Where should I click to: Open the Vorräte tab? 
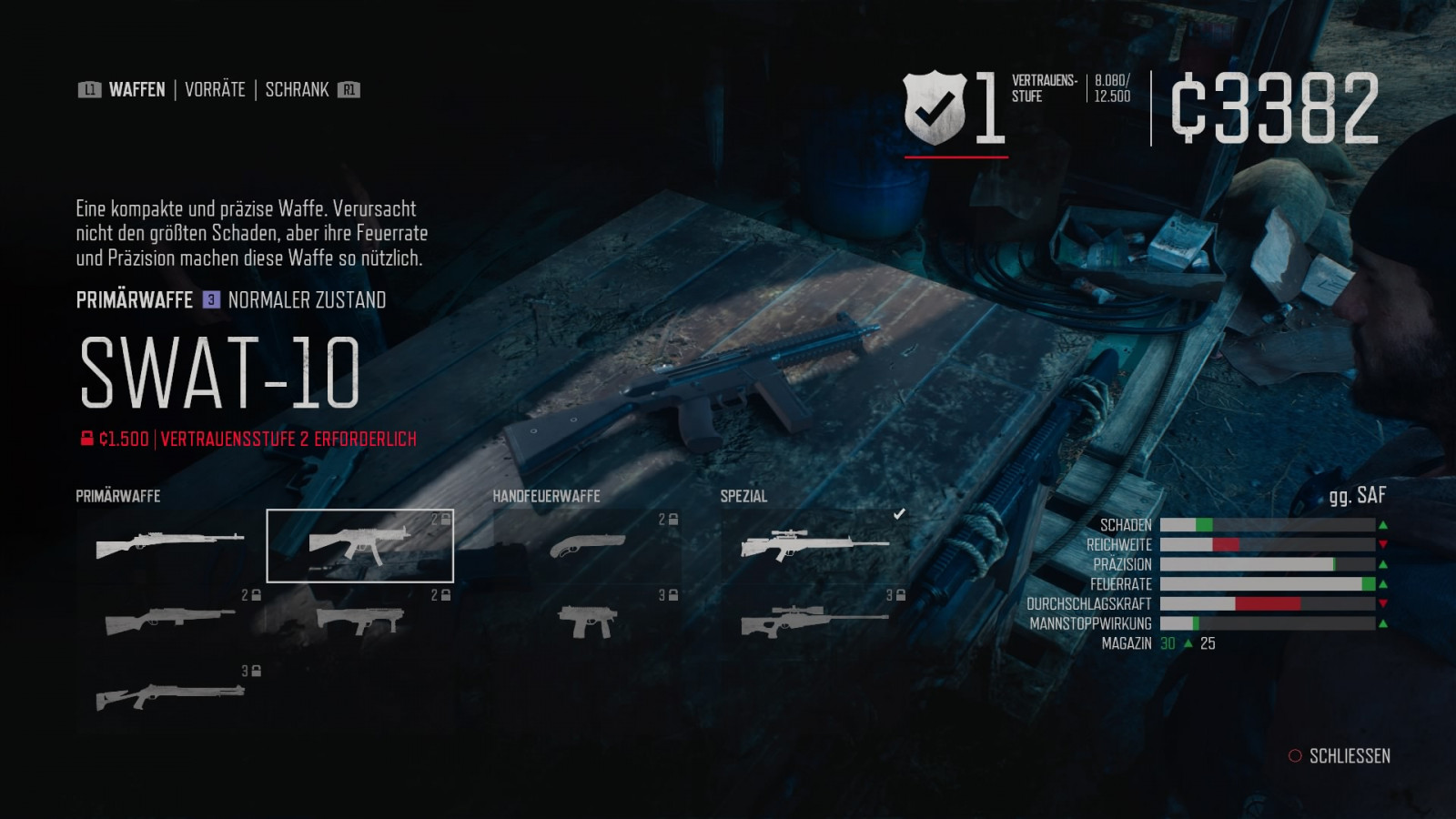coord(215,89)
